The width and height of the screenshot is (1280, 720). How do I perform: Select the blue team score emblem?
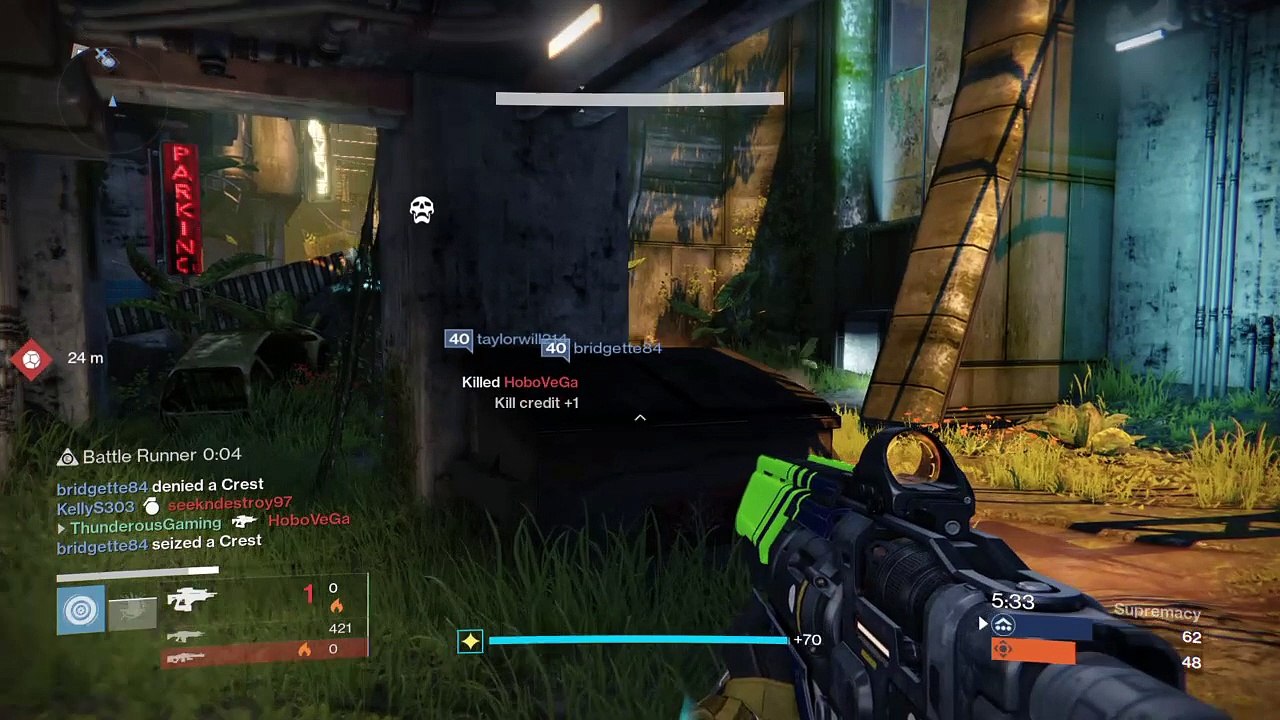(1003, 626)
